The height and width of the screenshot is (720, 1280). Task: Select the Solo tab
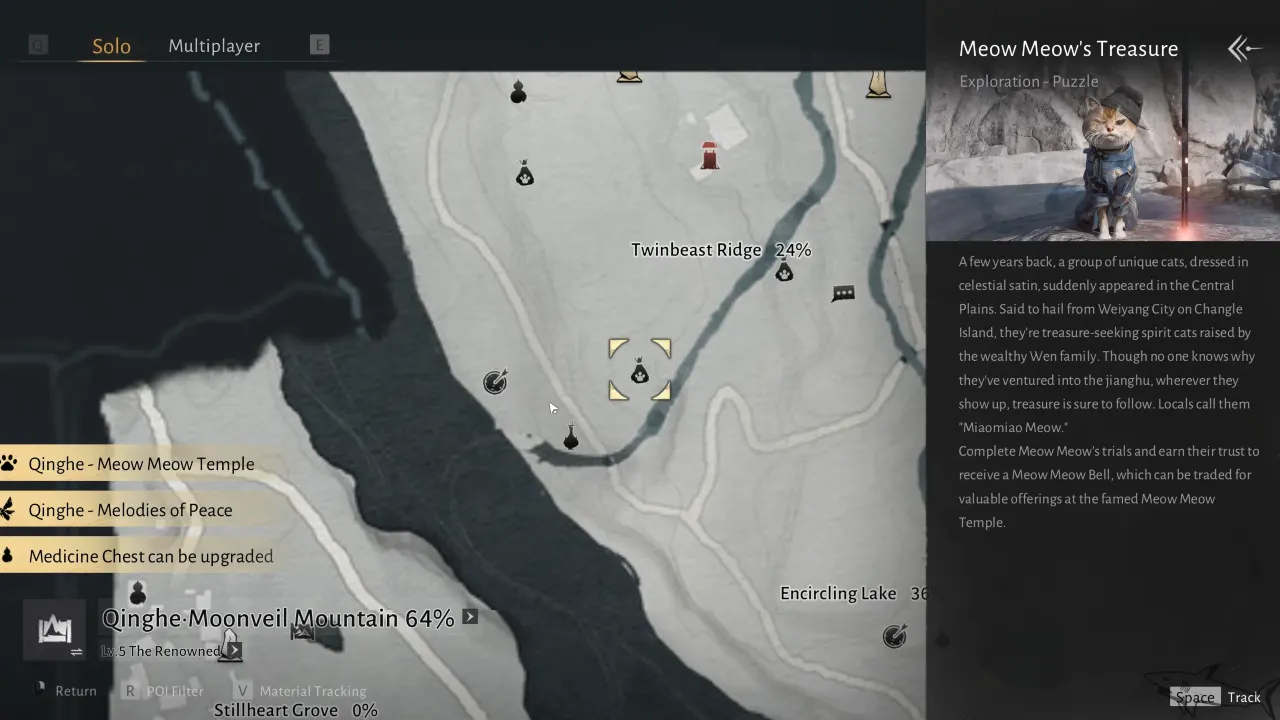pos(111,45)
